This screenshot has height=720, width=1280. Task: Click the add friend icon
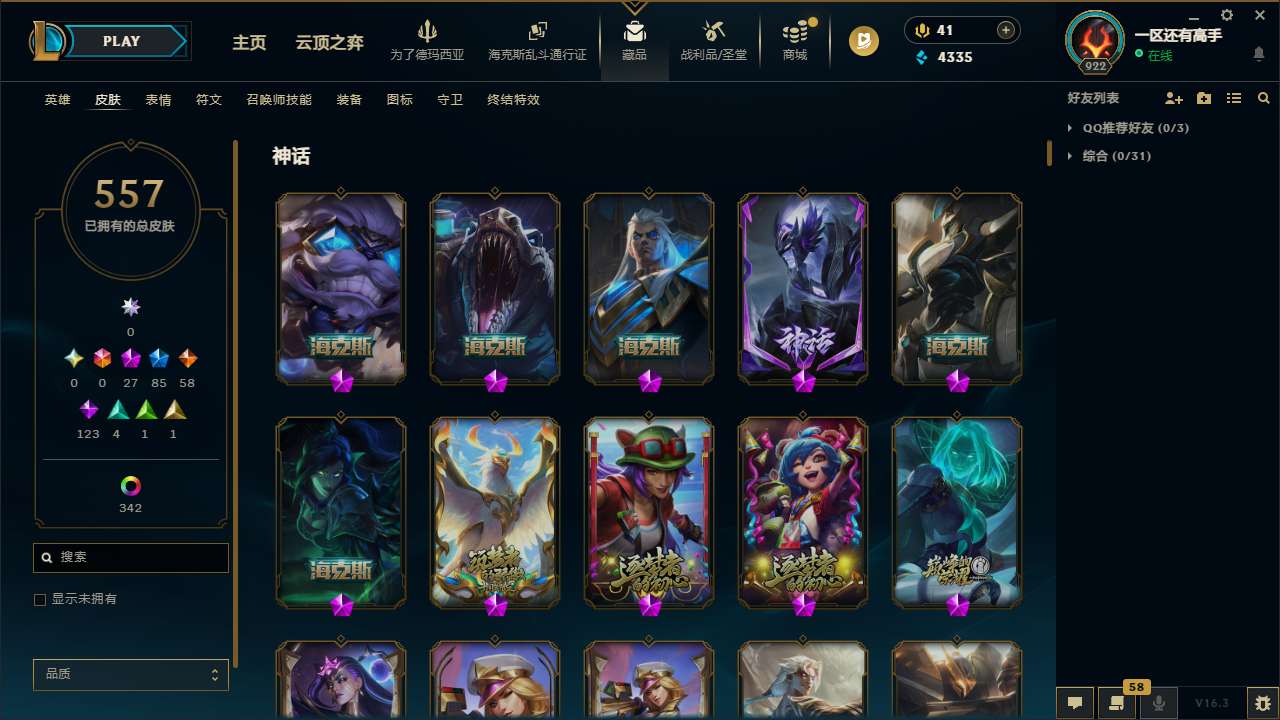point(1172,98)
